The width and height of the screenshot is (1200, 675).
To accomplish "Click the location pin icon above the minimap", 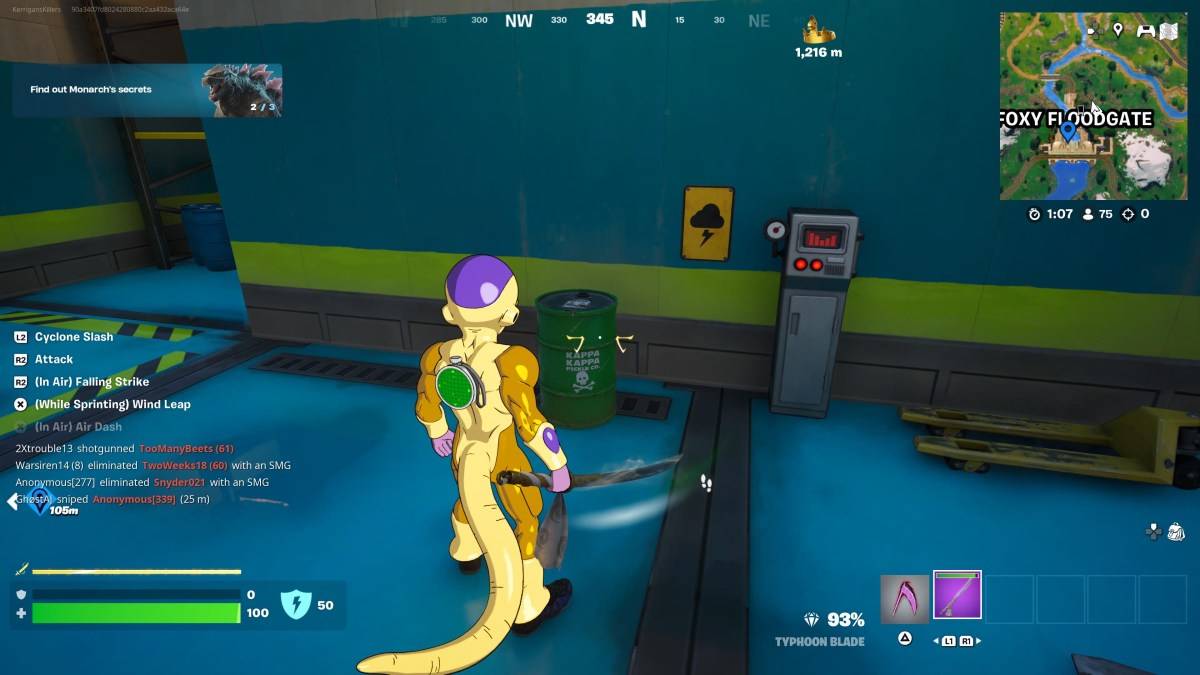I will (1117, 30).
